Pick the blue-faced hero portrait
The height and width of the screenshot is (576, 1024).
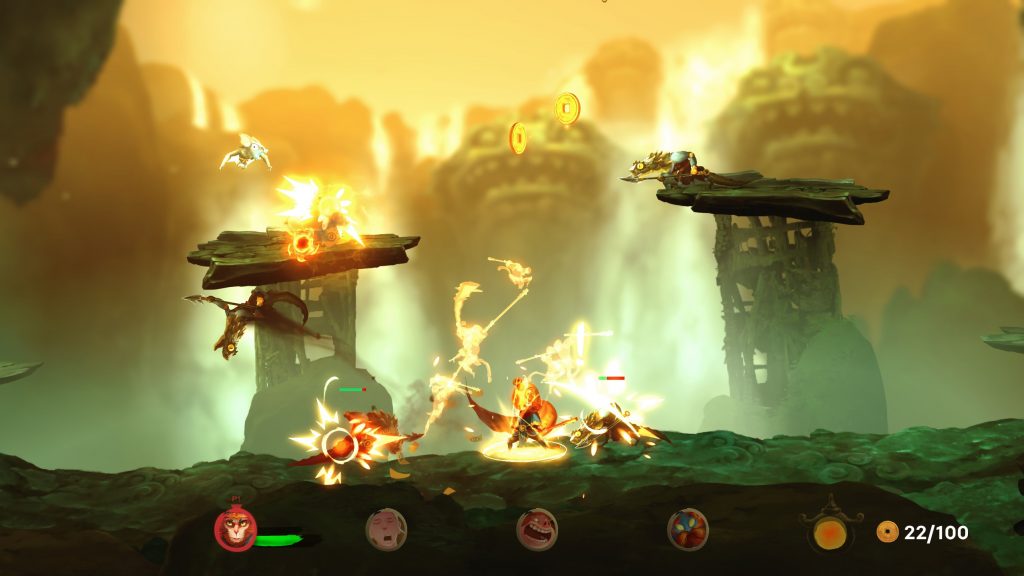pyautogui.click(x=688, y=529)
